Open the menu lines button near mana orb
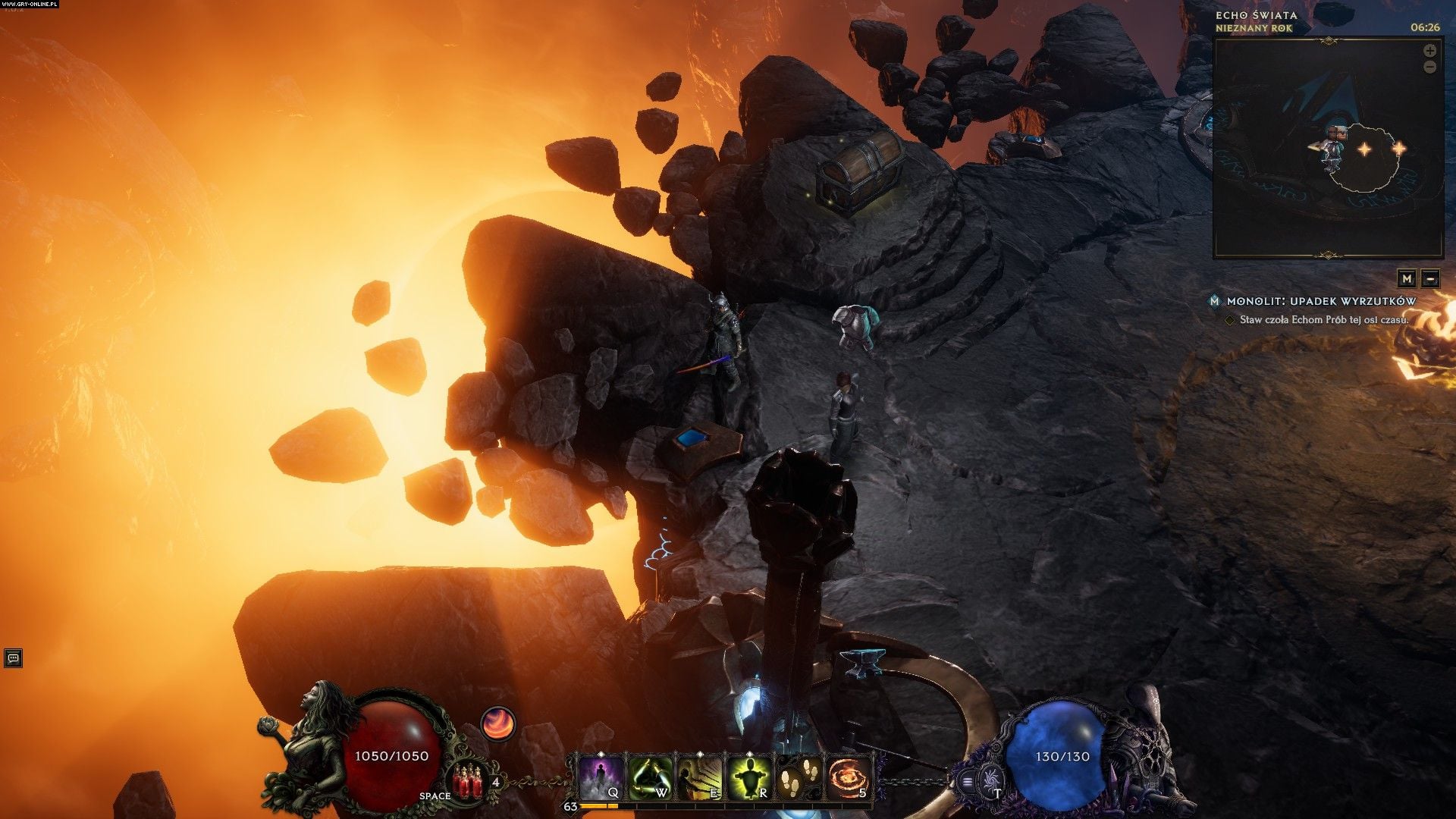 (968, 781)
